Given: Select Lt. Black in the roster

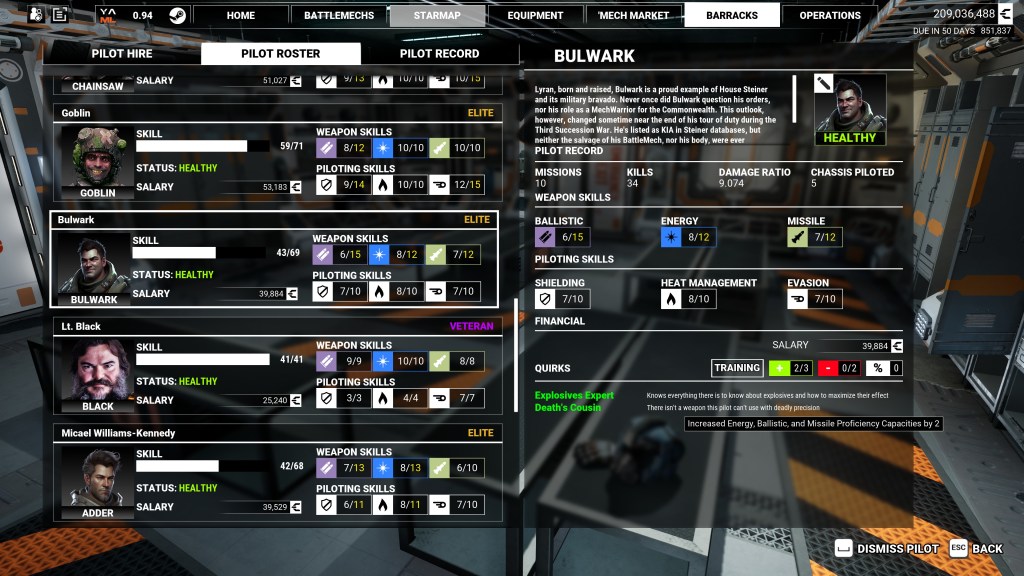Looking at the screenshot, I should [277, 369].
